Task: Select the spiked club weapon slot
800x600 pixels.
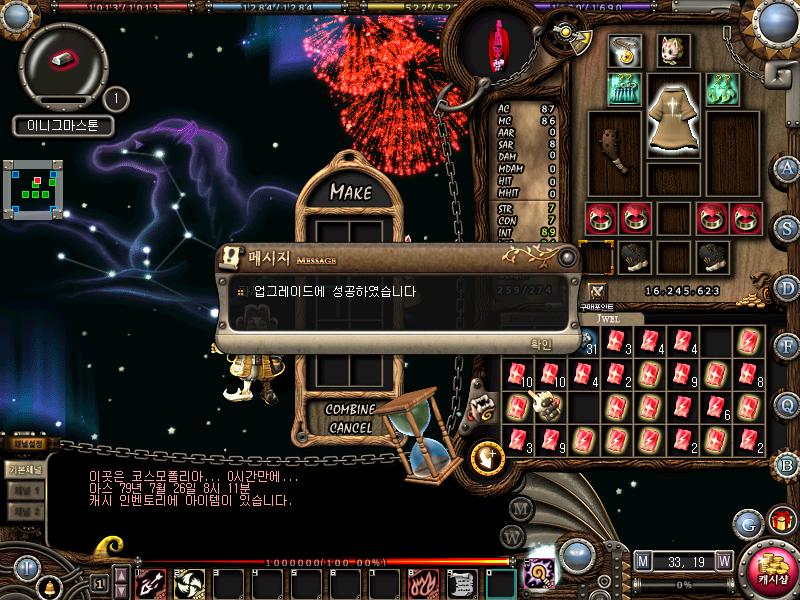Action: pyautogui.click(x=613, y=150)
